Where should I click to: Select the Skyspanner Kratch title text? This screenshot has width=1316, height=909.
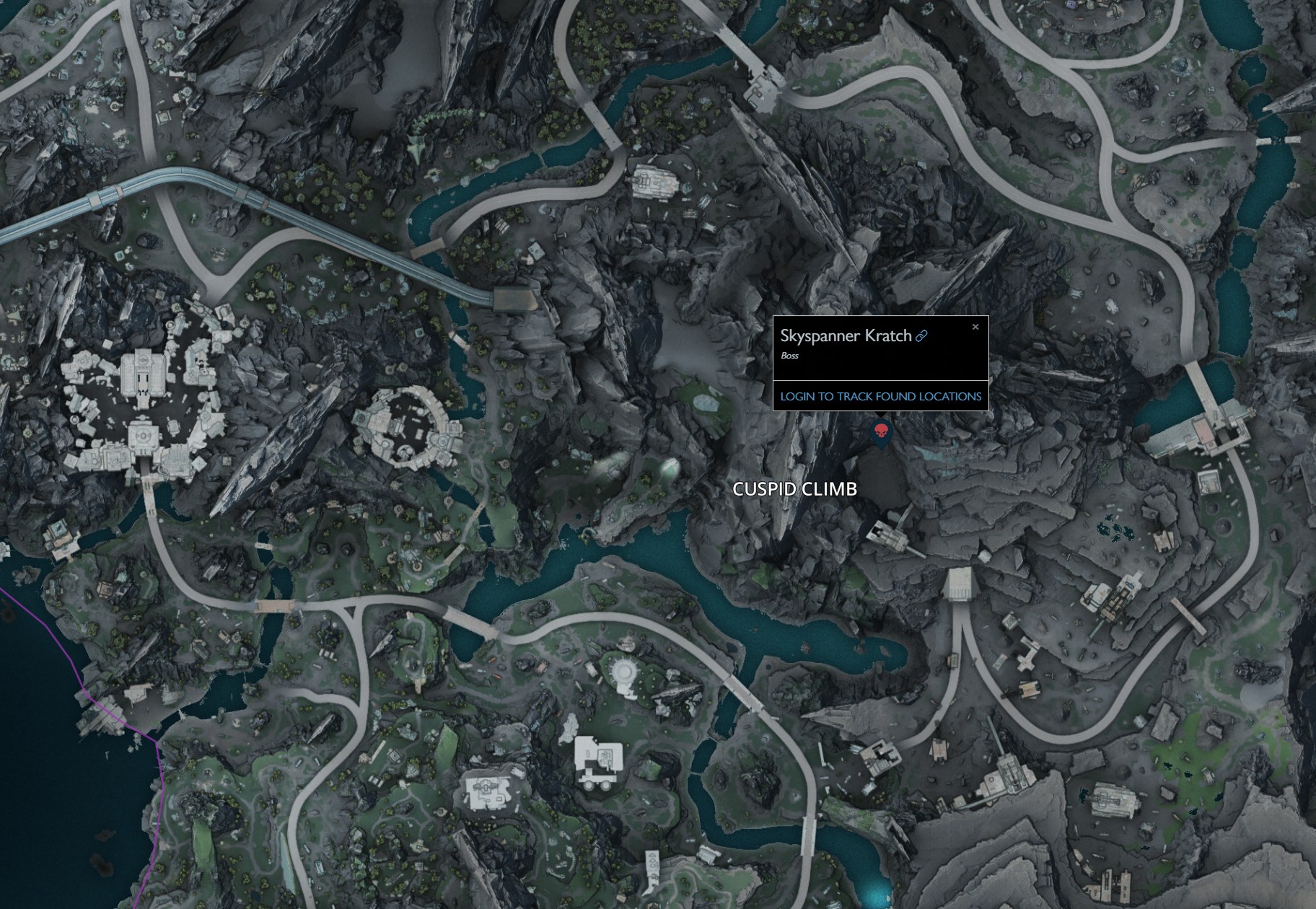tap(844, 336)
